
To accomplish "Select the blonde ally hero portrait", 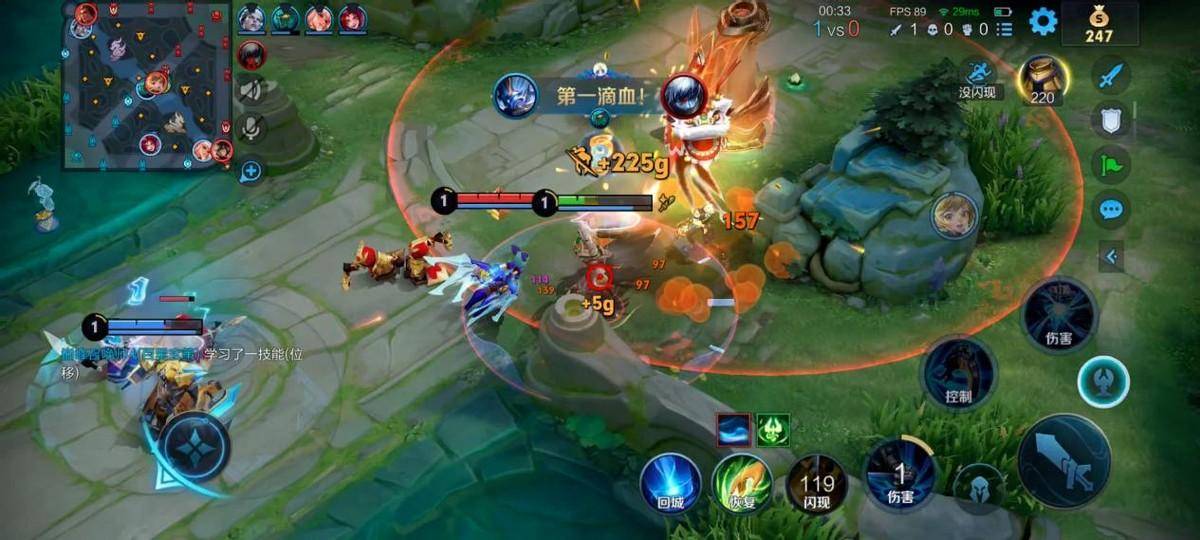I will [x=954, y=215].
